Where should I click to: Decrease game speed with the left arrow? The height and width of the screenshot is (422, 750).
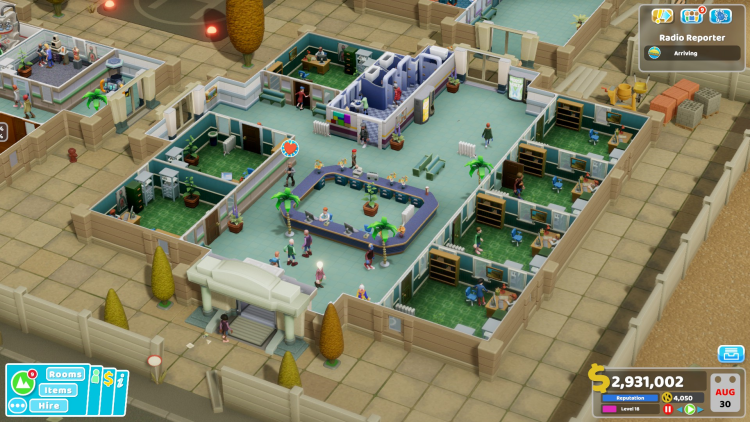(x=679, y=409)
